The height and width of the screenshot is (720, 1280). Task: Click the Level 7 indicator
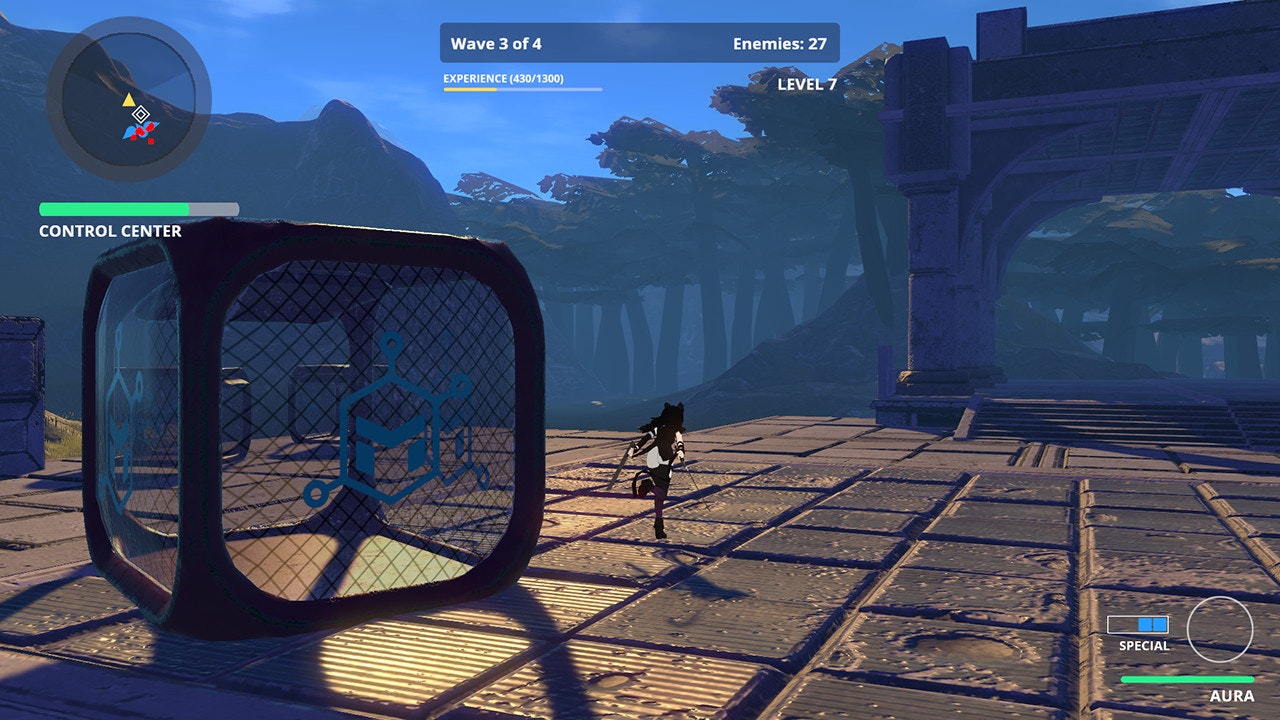click(806, 86)
